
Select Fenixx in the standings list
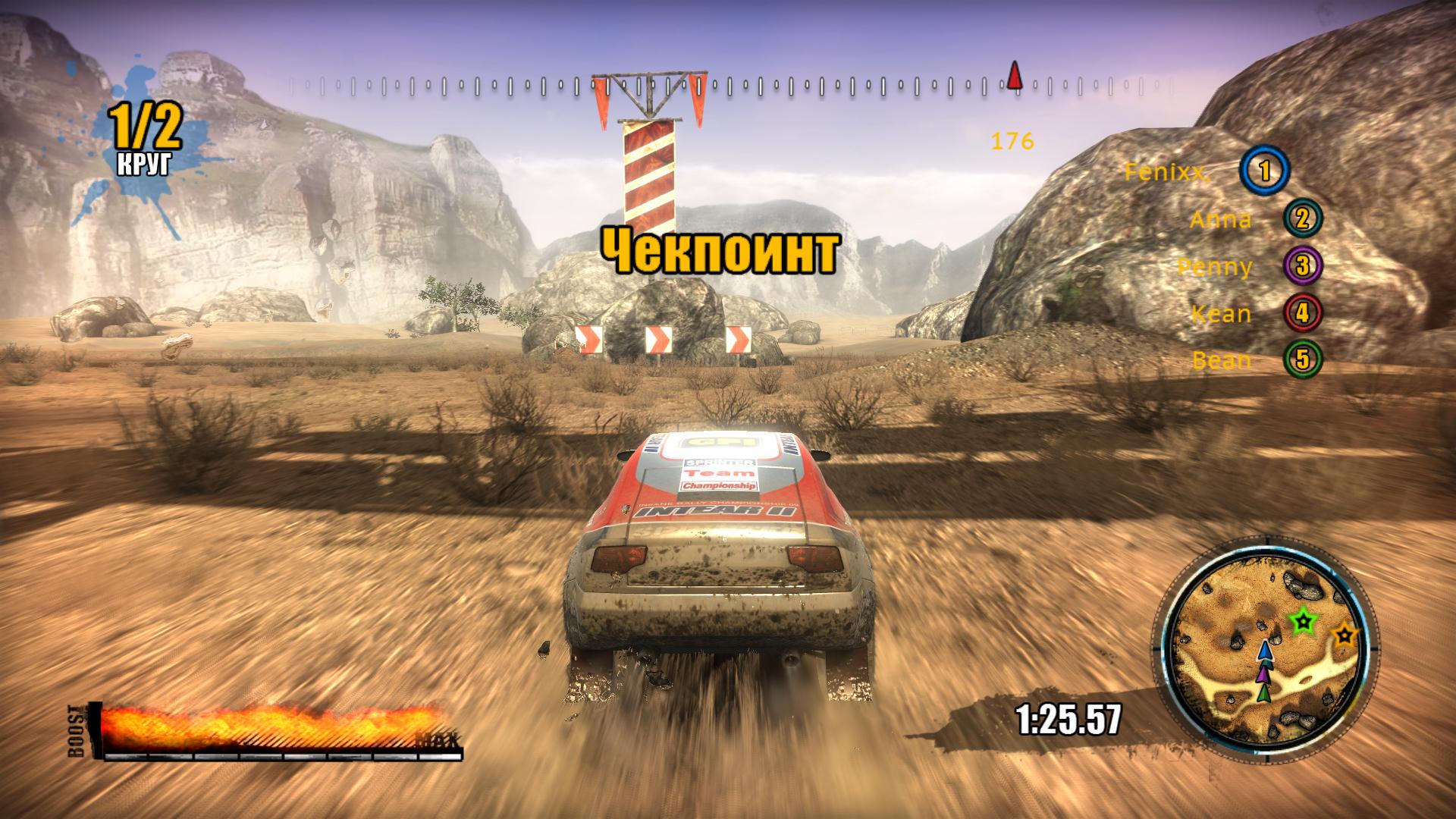coord(1167,172)
